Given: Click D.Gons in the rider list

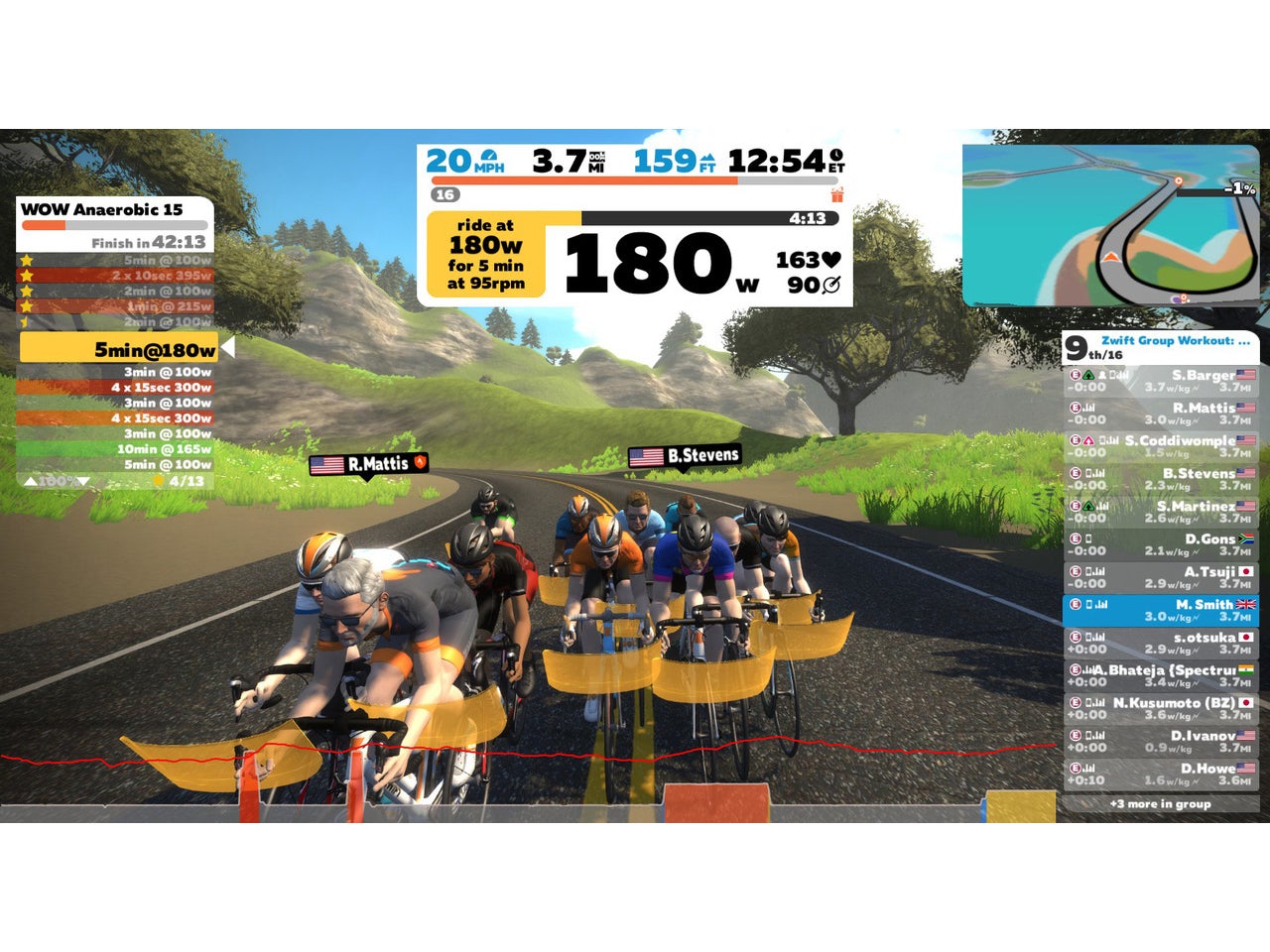Looking at the screenshot, I should [x=1160, y=544].
